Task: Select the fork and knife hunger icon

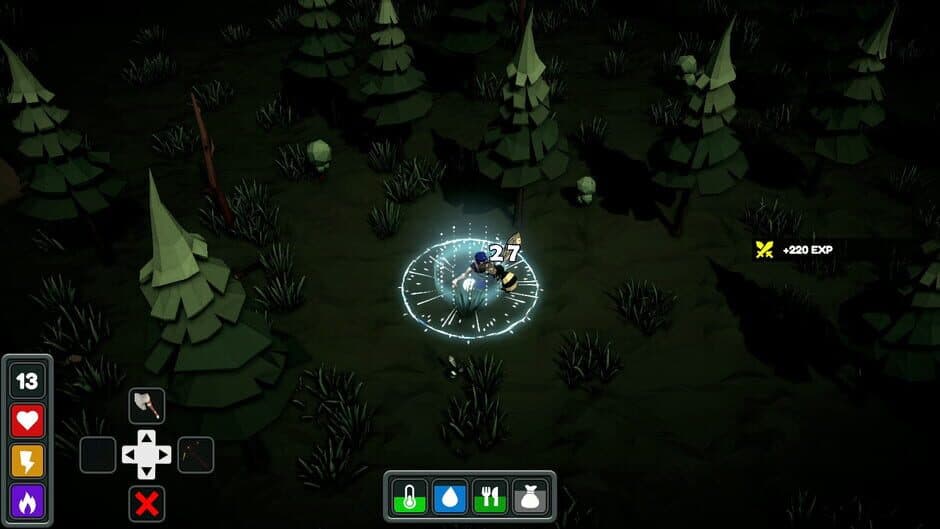Action: coord(490,496)
